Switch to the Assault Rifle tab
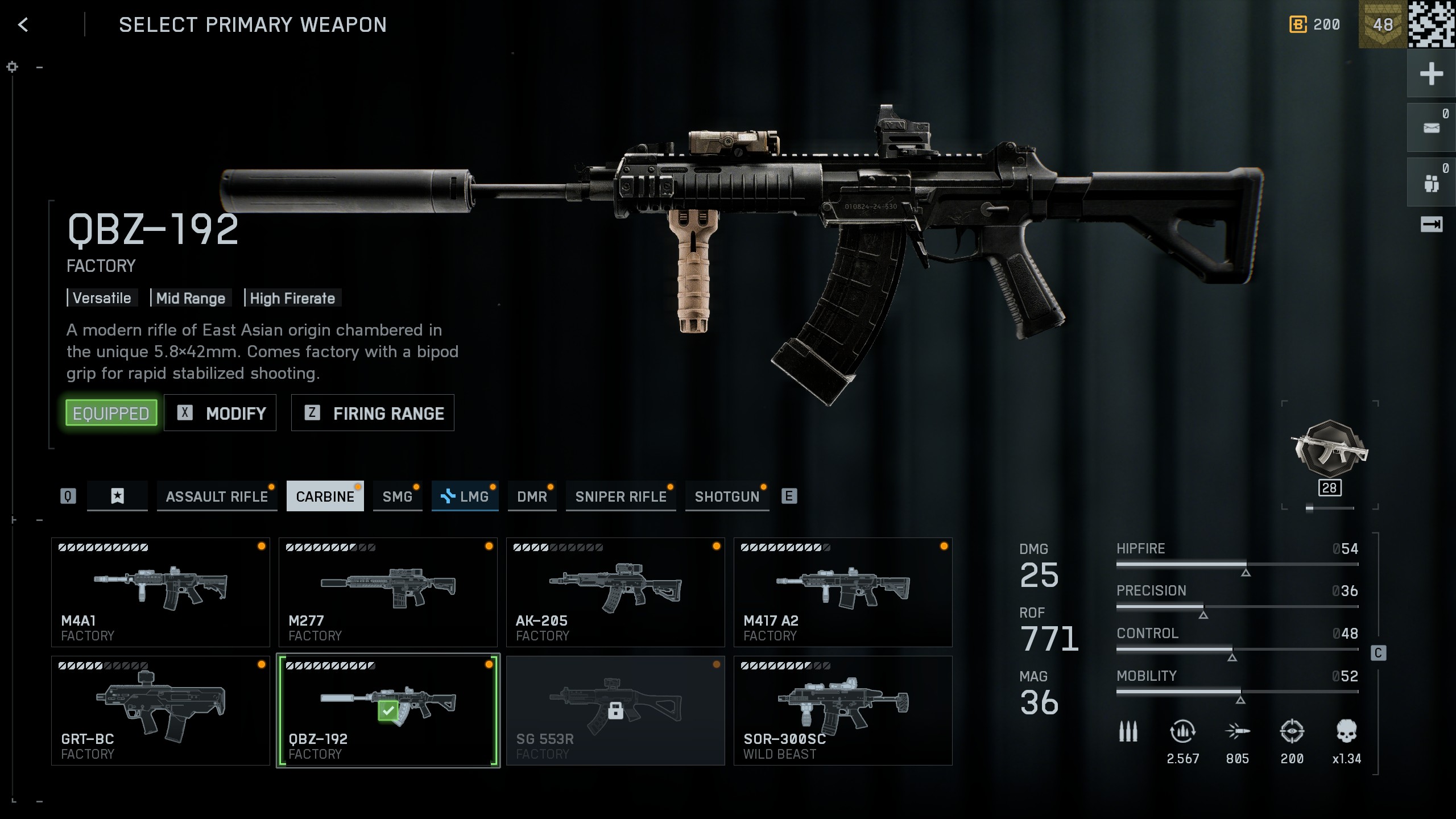Image resolution: width=1456 pixels, height=819 pixels. point(217,497)
